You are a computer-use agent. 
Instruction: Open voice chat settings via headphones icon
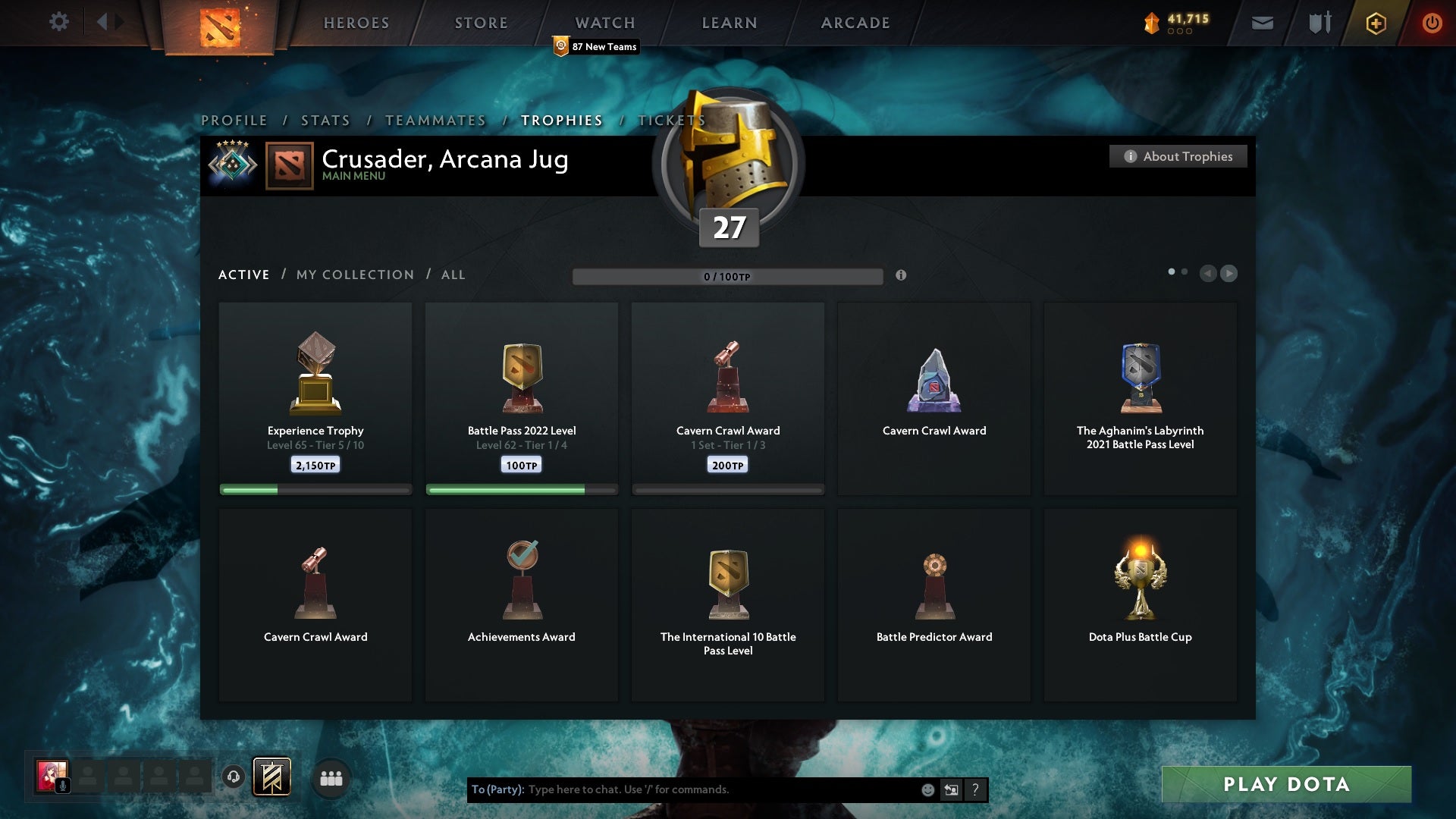[x=233, y=777]
